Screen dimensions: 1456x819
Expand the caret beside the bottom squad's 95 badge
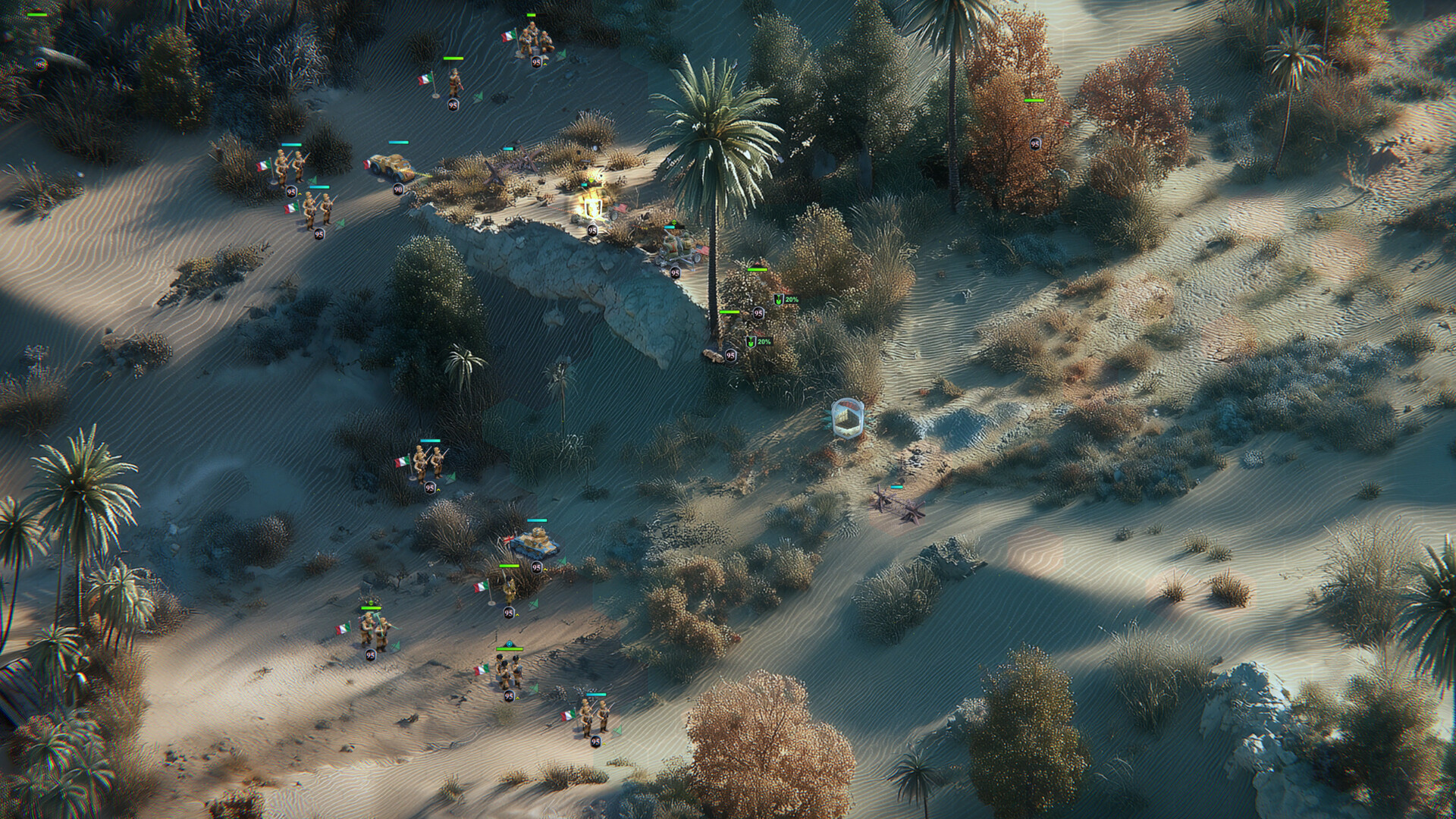[x=603, y=742]
